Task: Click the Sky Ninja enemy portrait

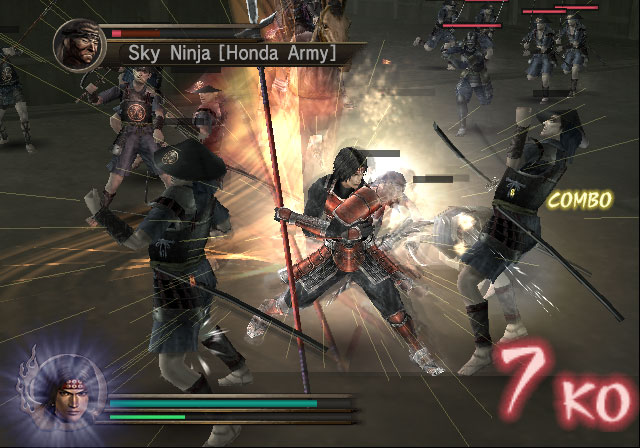Action: pos(80,45)
